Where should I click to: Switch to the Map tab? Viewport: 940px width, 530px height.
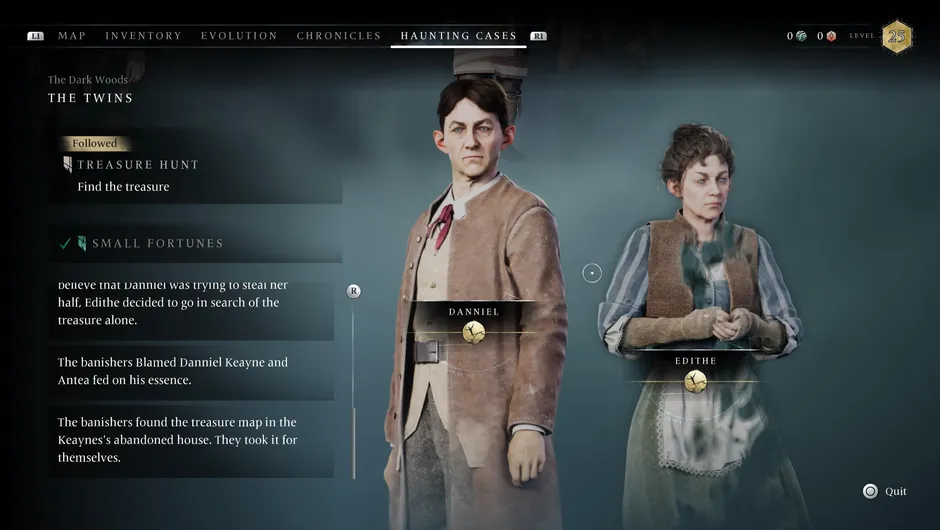point(71,36)
